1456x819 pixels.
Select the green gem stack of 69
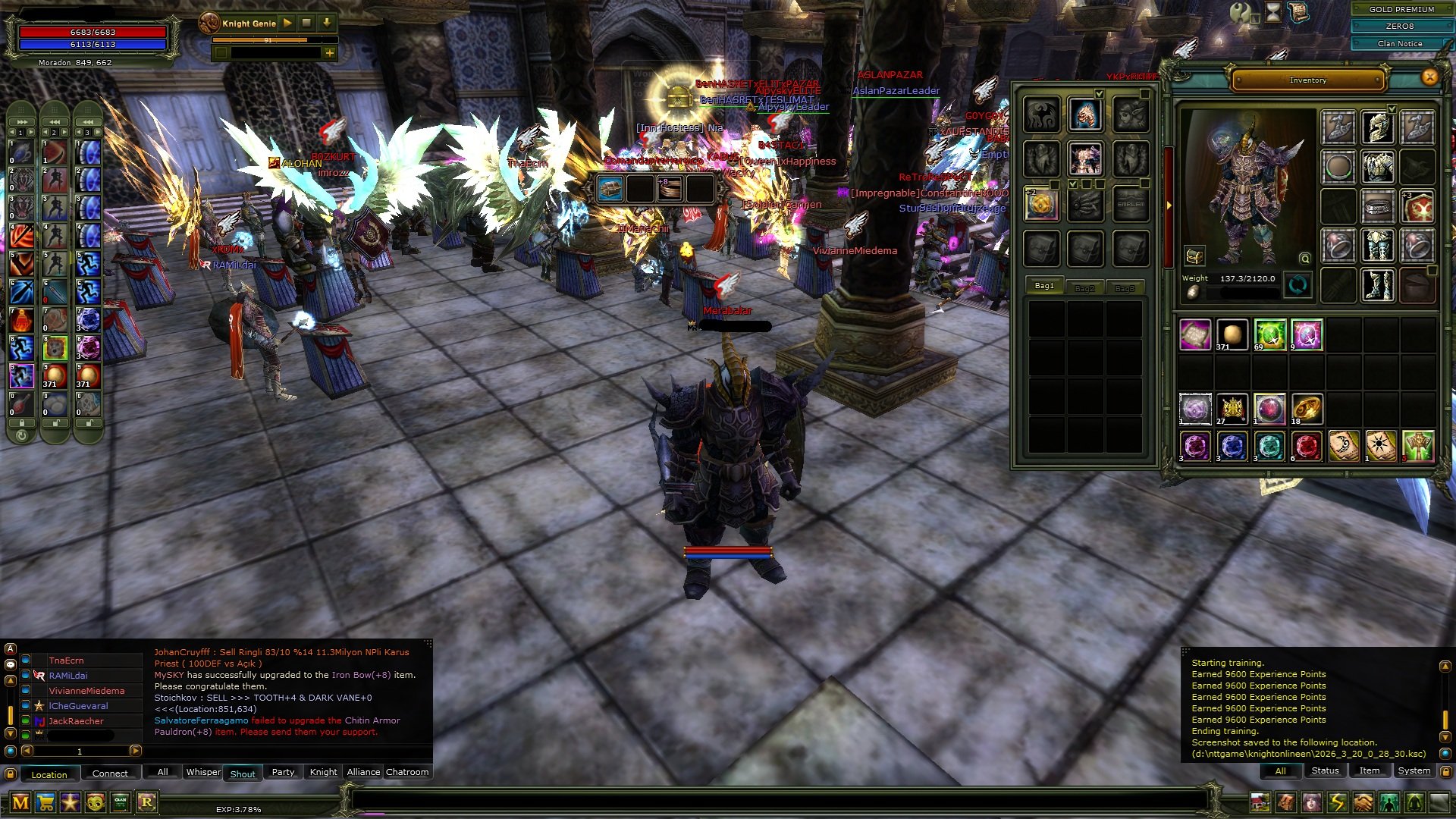tap(1269, 334)
